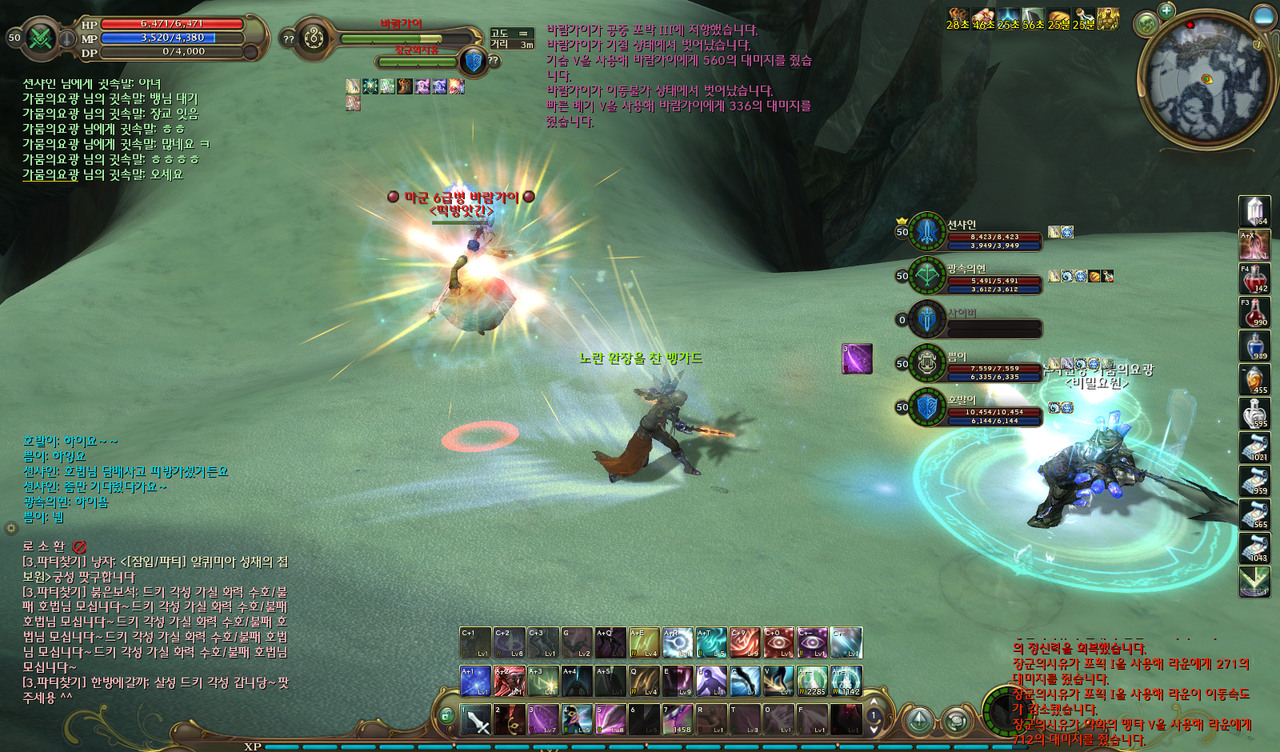Use the blue mana potion slot
The height and width of the screenshot is (752, 1280).
(x=1254, y=346)
